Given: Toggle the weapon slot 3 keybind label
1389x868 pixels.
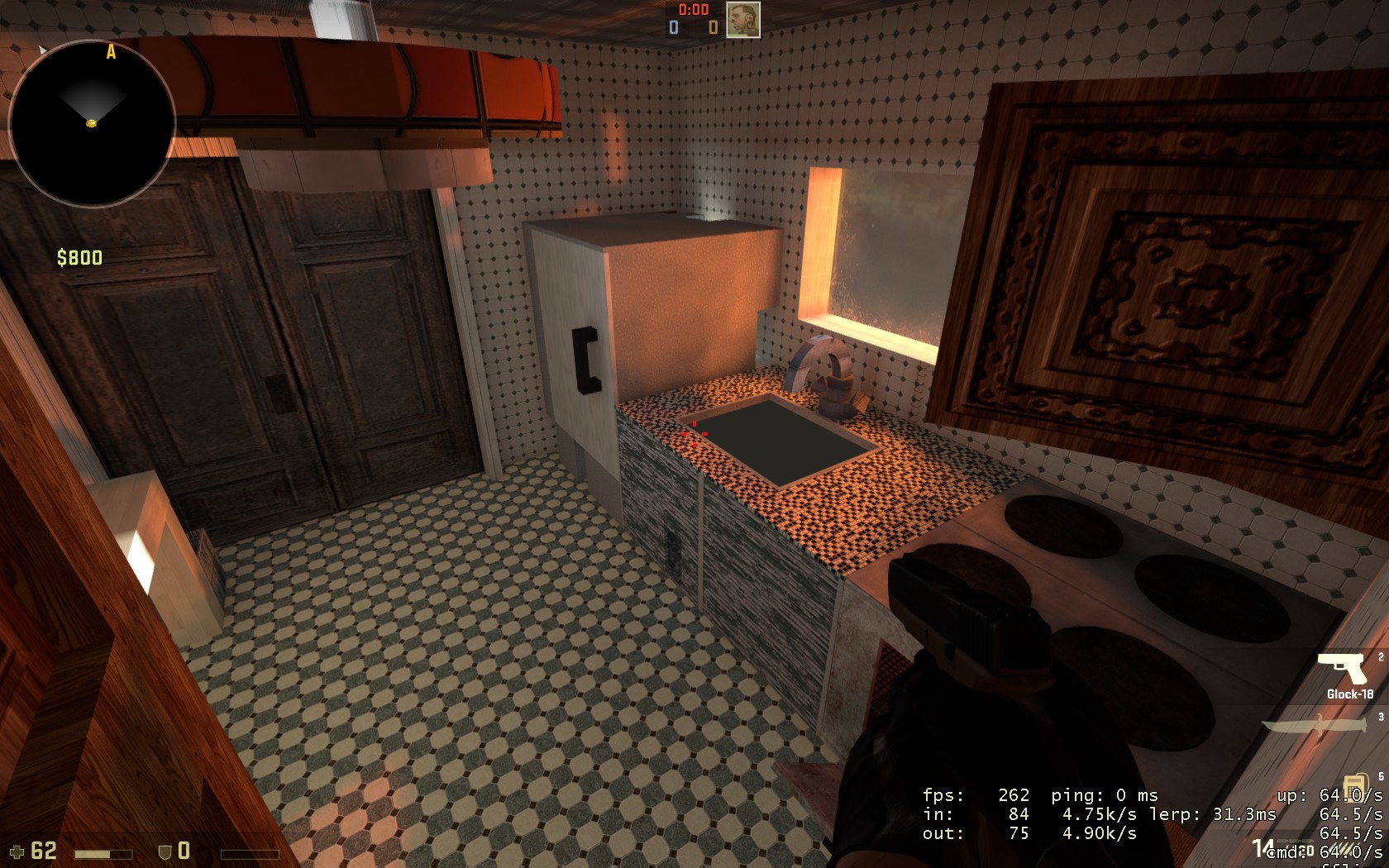Looking at the screenshot, I should click(x=1380, y=715).
